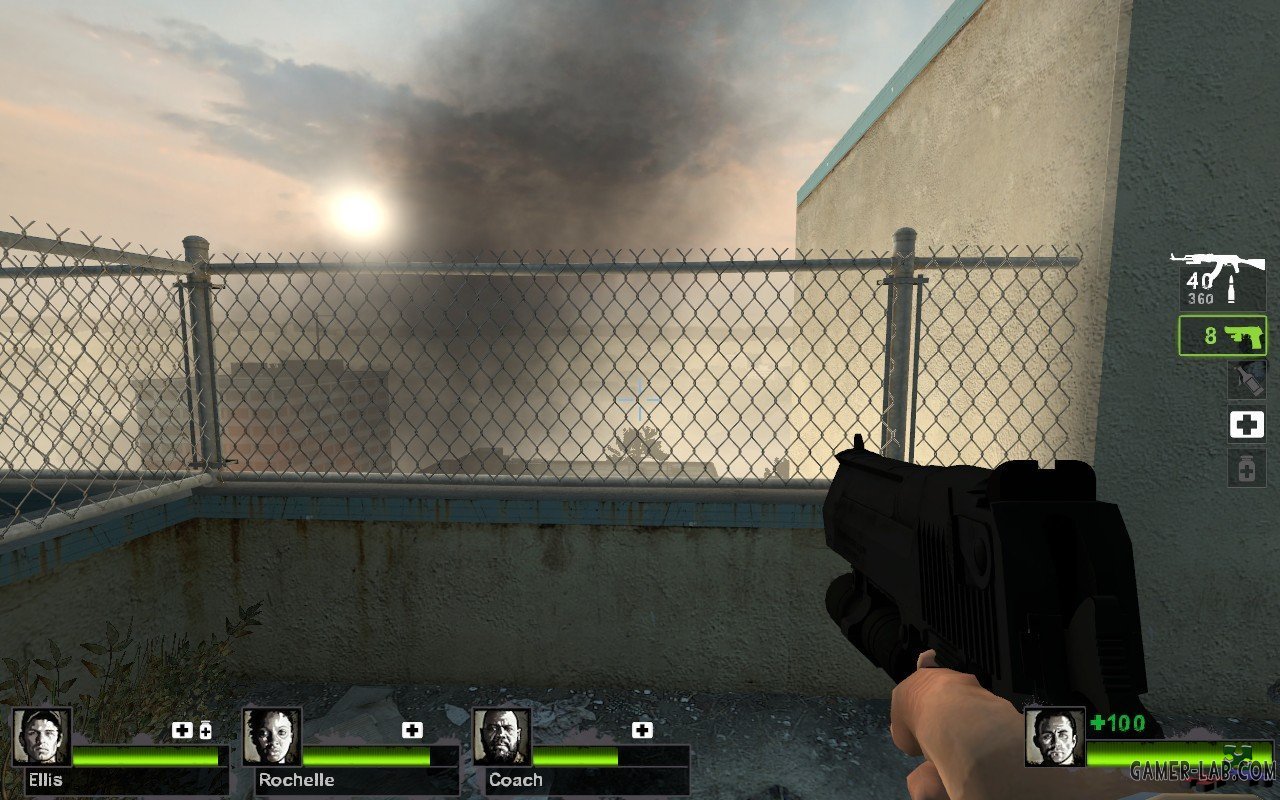Viewport: 1280px width, 800px height.
Task: Click Rochelle's teammate portrait
Action: tap(272, 737)
